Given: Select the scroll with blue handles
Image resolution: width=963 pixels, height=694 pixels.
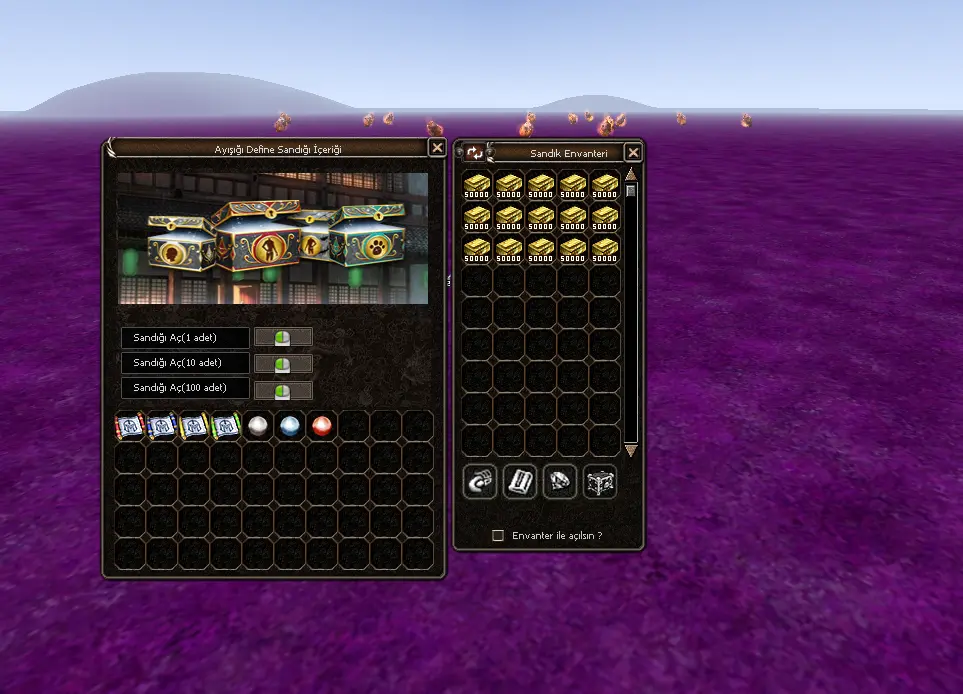Looking at the screenshot, I should [163, 426].
